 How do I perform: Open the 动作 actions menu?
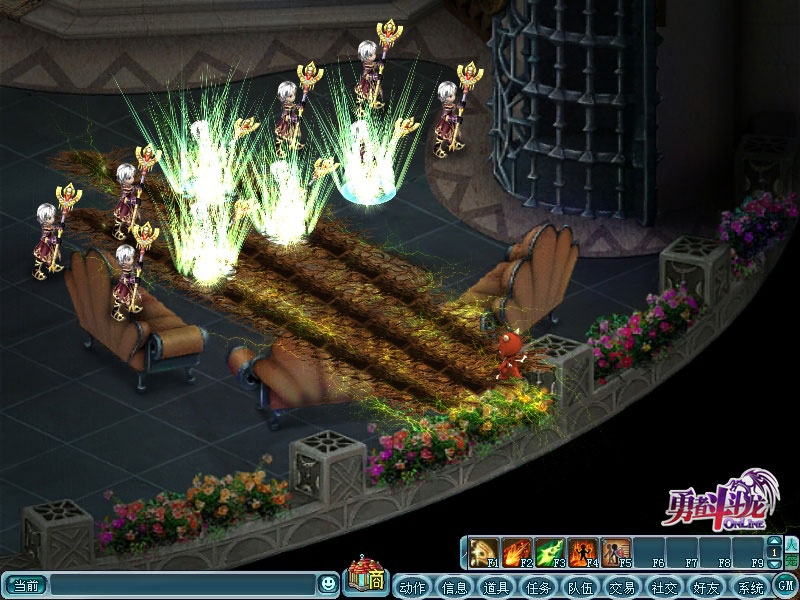(x=412, y=587)
